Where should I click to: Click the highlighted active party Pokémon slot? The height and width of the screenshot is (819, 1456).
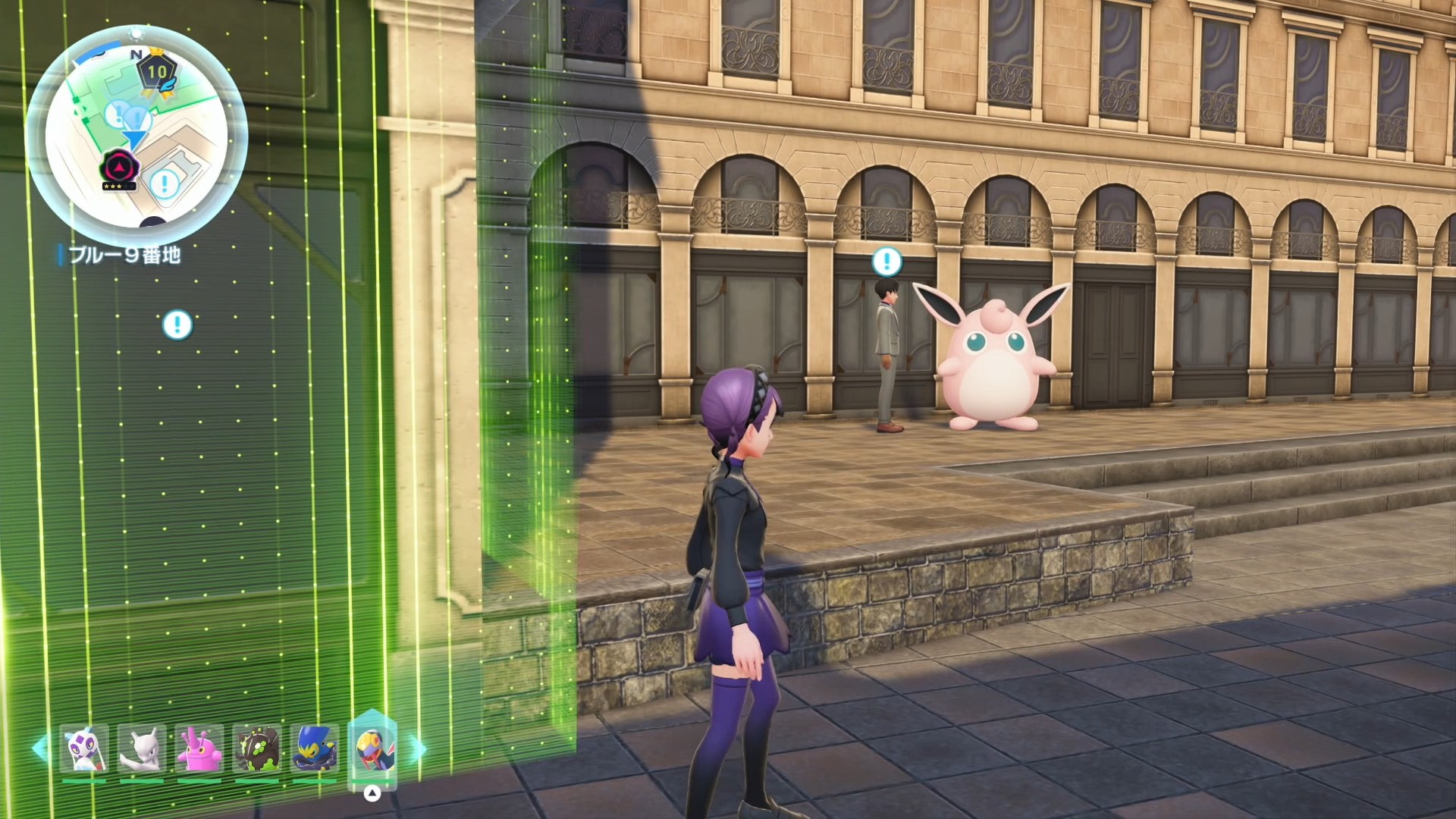point(372,748)
